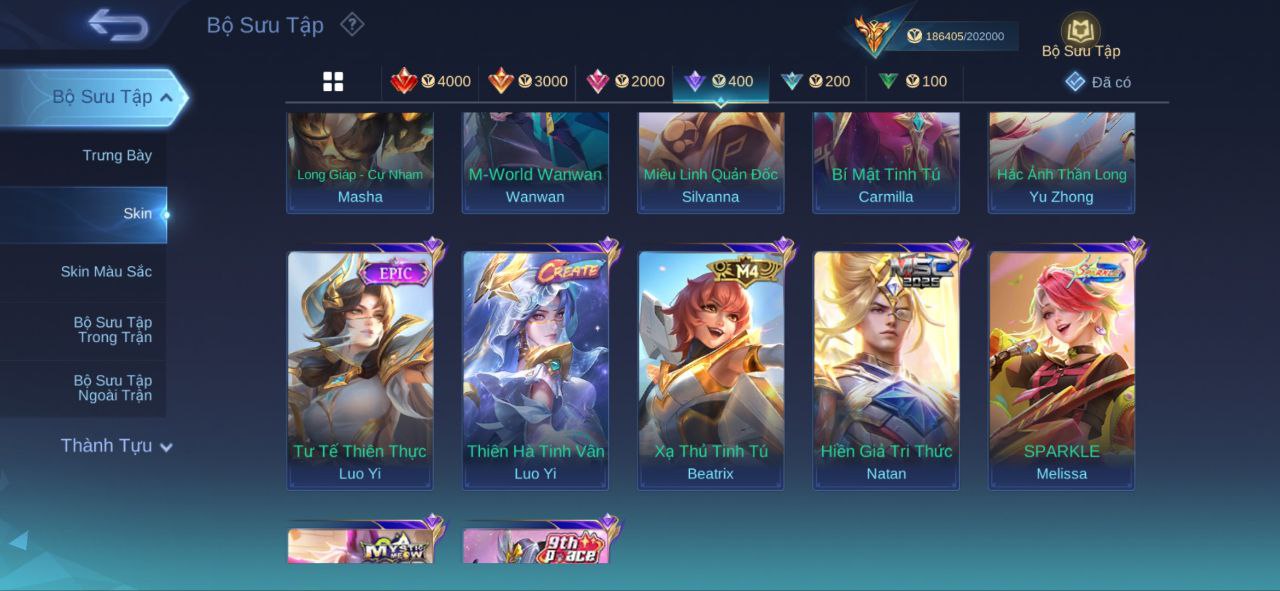The image size is (1280, 591).
Task: View the 100 tier skins
Action: [x=912, y=82]
